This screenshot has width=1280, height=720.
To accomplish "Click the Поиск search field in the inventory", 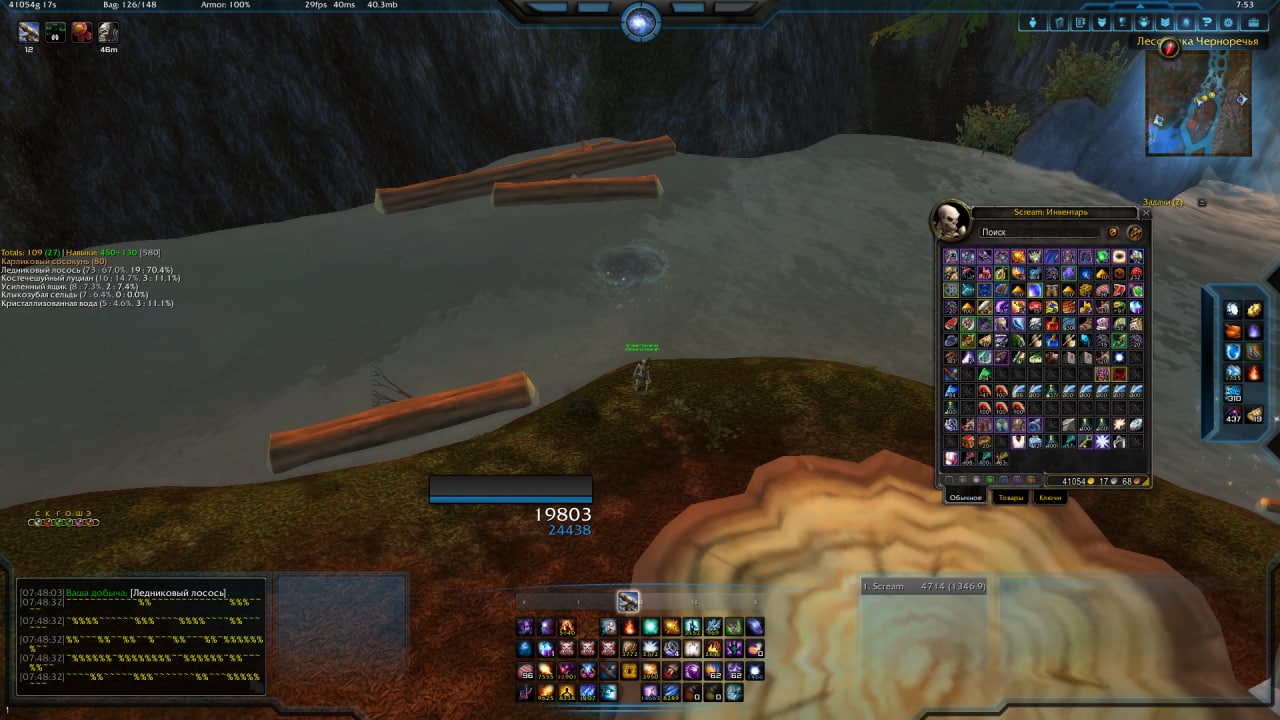I will (x=1040, y=232).
